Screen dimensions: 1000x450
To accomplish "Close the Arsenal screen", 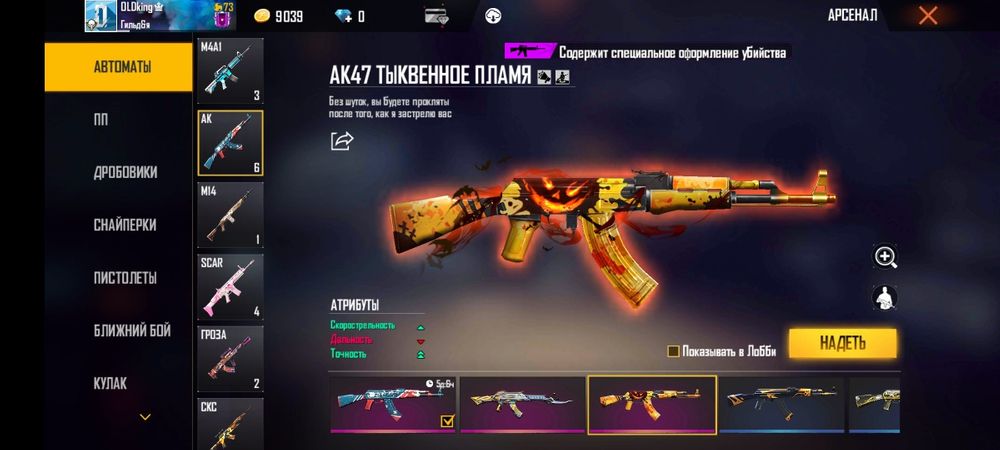I will (928, 15).
